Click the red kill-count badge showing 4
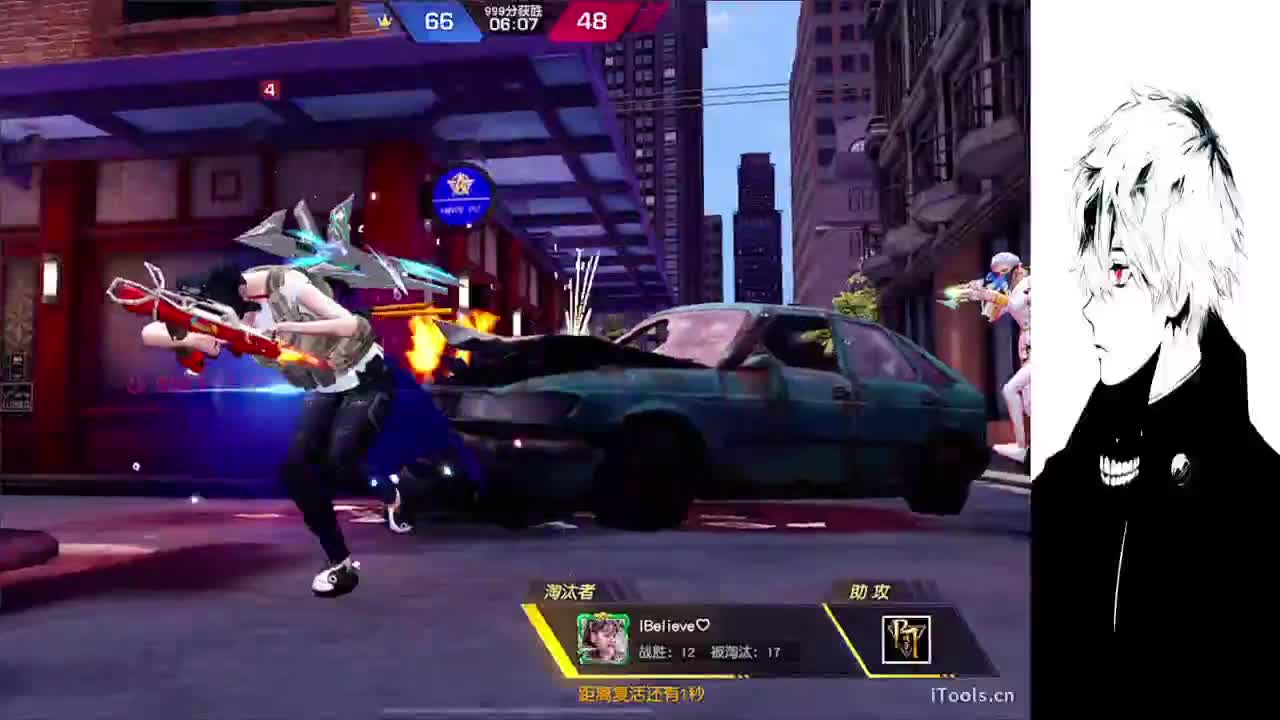 click(268, 90)
